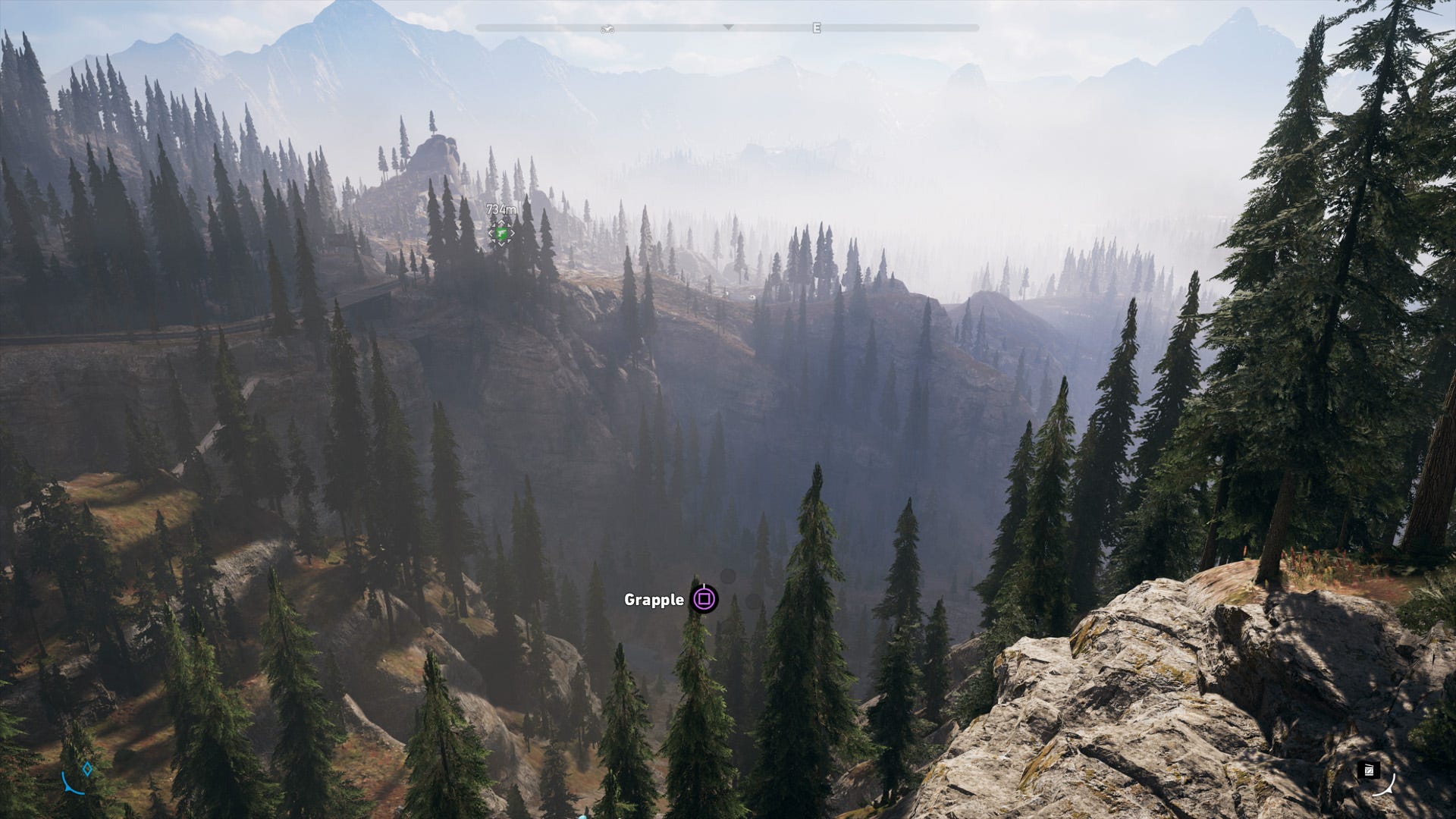Select the blue diamond on the minimap compass

86,768
